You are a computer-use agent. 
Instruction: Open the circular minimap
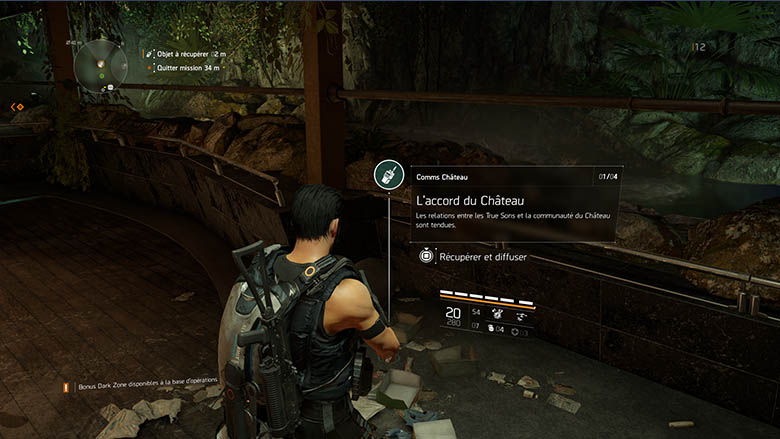100,65
